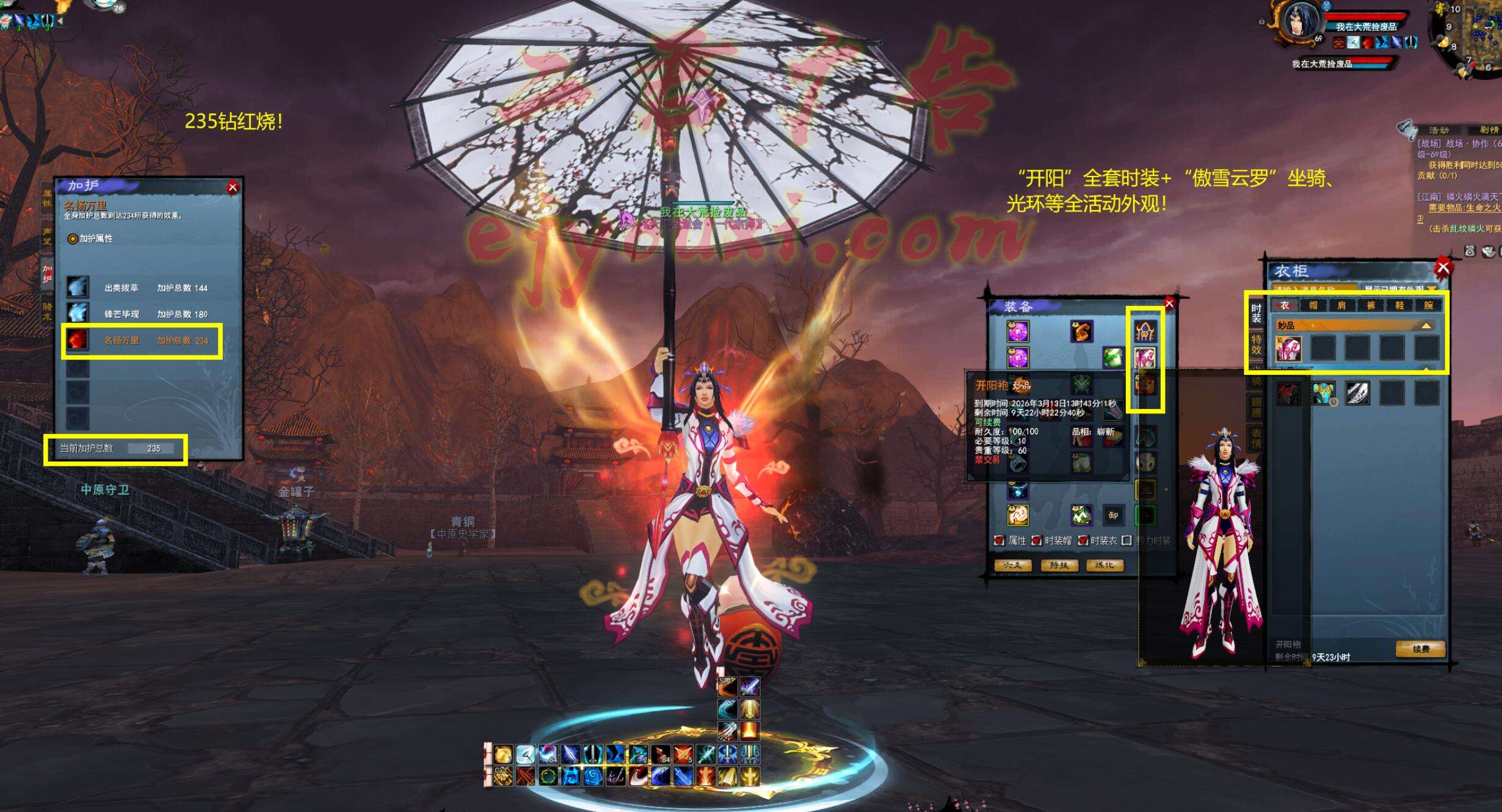1502x812 pixels.
Task: Switch to the 属性 side tab
Action: point(47,198)
